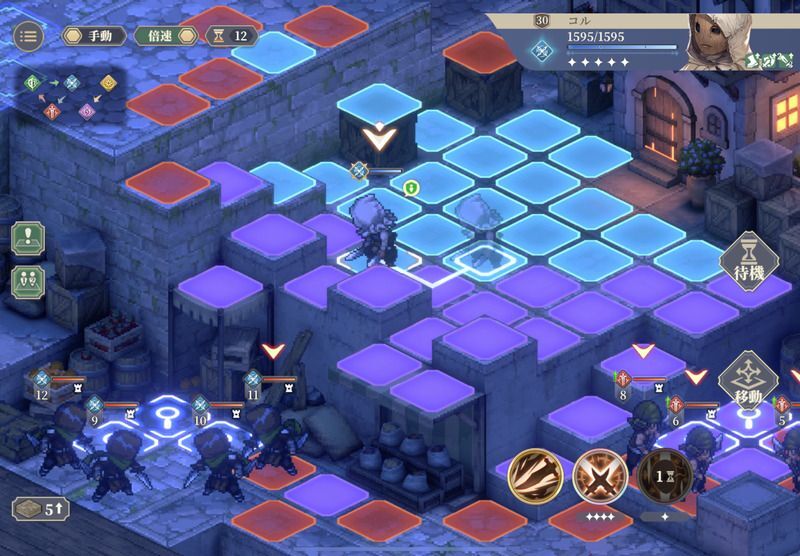This screenshot has width=800, height=556.
Task: Toggle the 手動 manual mode switch
Action: (95, 36)
